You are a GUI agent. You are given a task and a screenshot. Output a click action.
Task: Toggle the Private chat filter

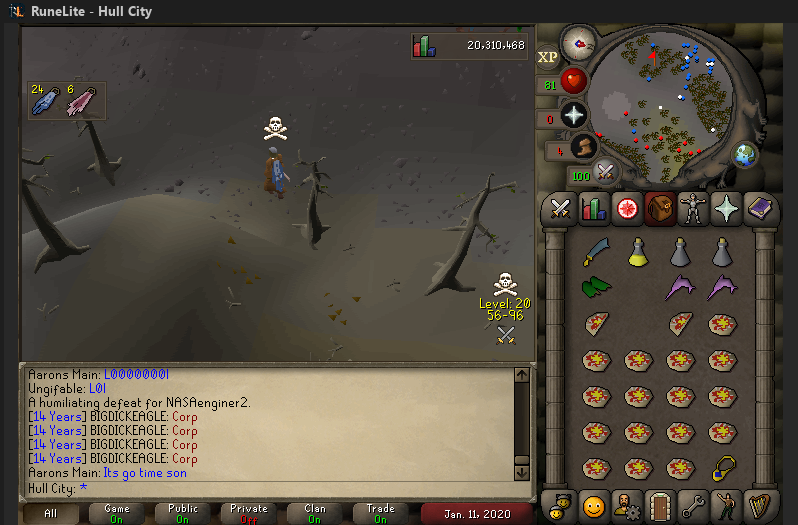click(x=249, y=513)
